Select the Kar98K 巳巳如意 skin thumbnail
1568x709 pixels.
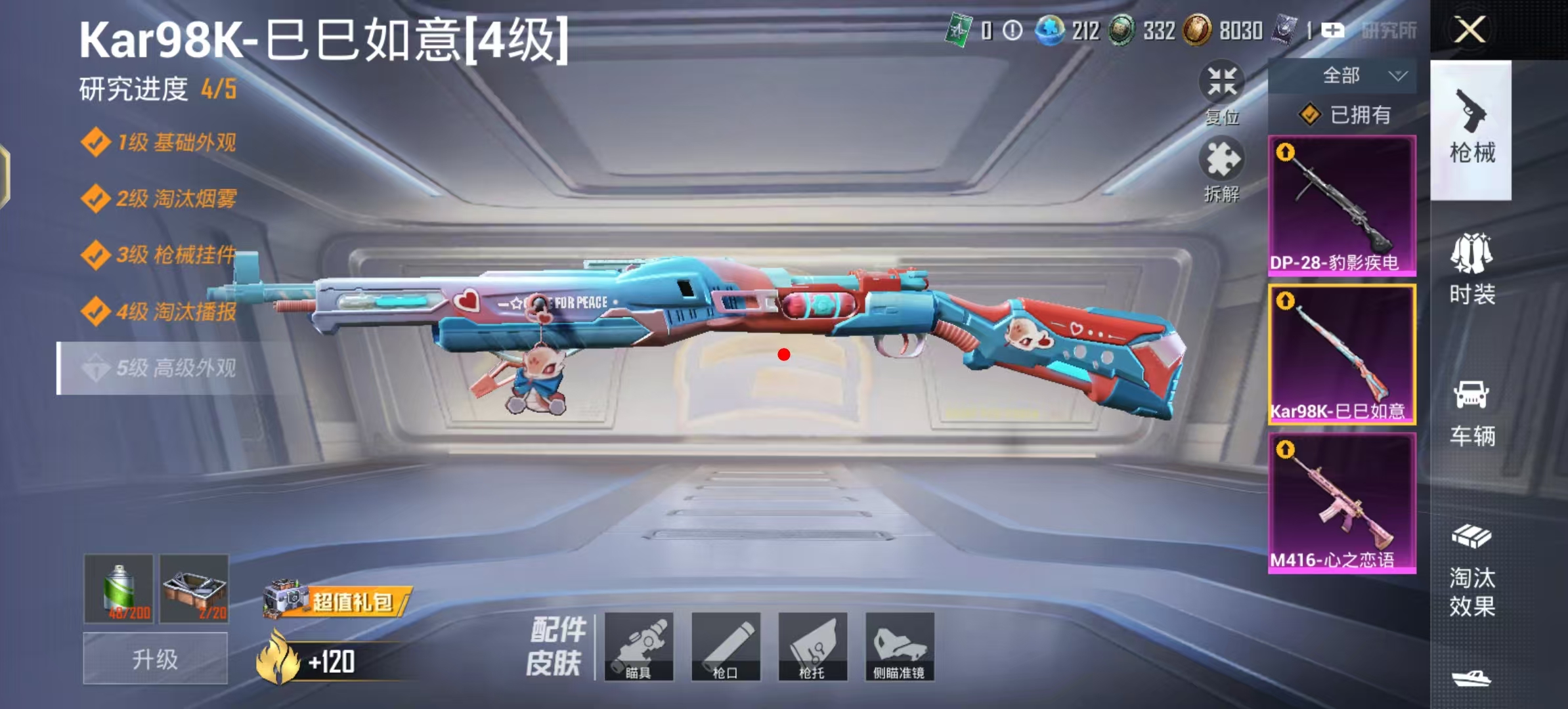tap(1341, 354)
